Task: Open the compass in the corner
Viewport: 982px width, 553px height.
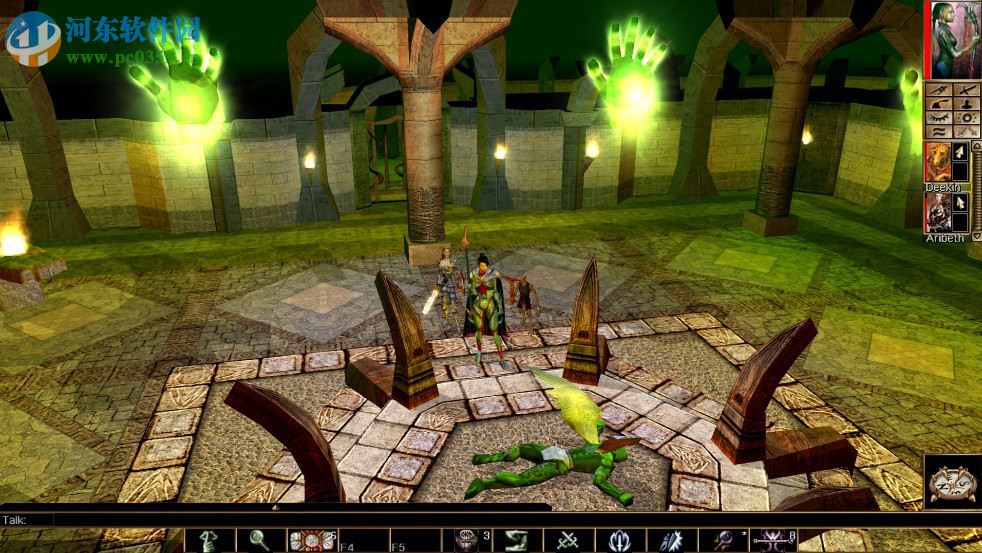Action: coord(952,482)
